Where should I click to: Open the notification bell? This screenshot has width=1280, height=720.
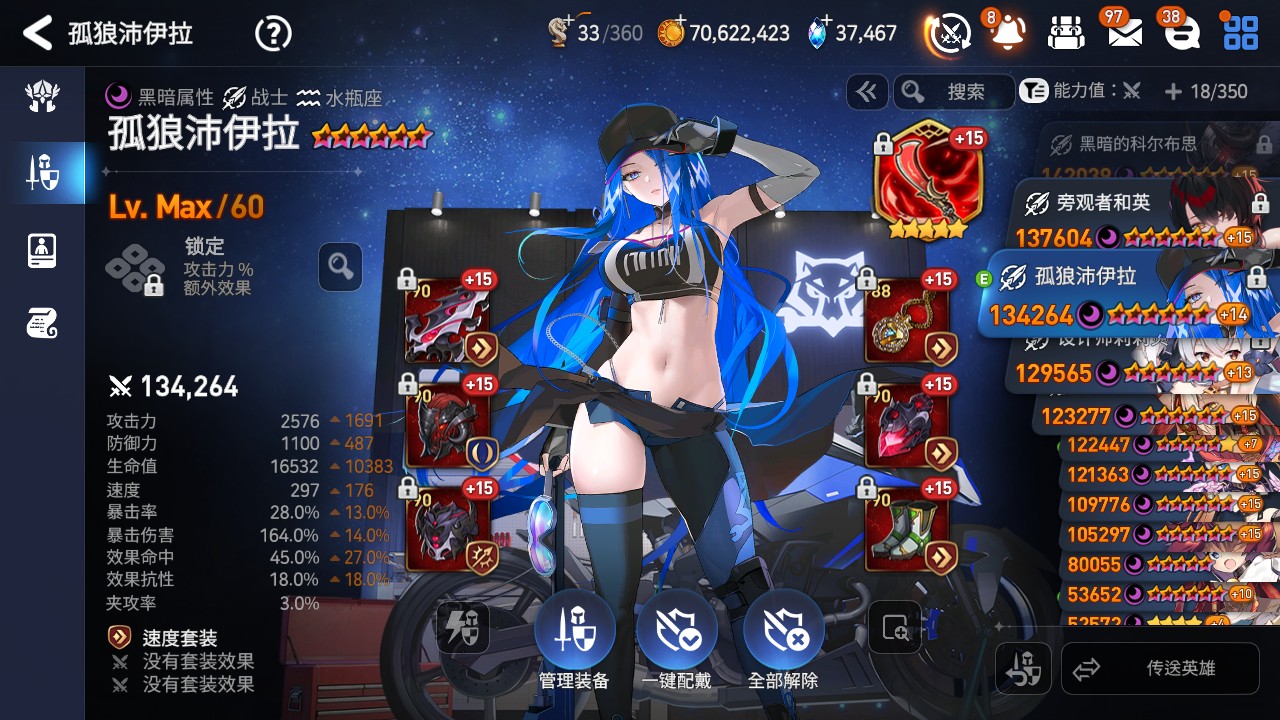pos(1007,33)
